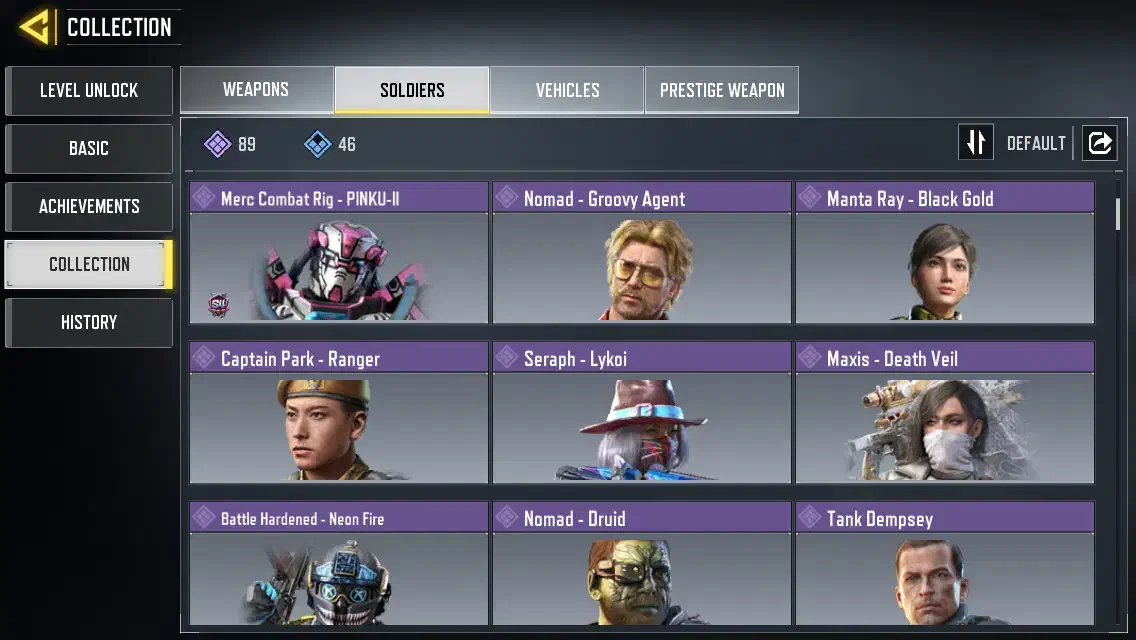Toggle the sort order arrows button
This screenshot has width=1136, height=640.
click(976, 143)
